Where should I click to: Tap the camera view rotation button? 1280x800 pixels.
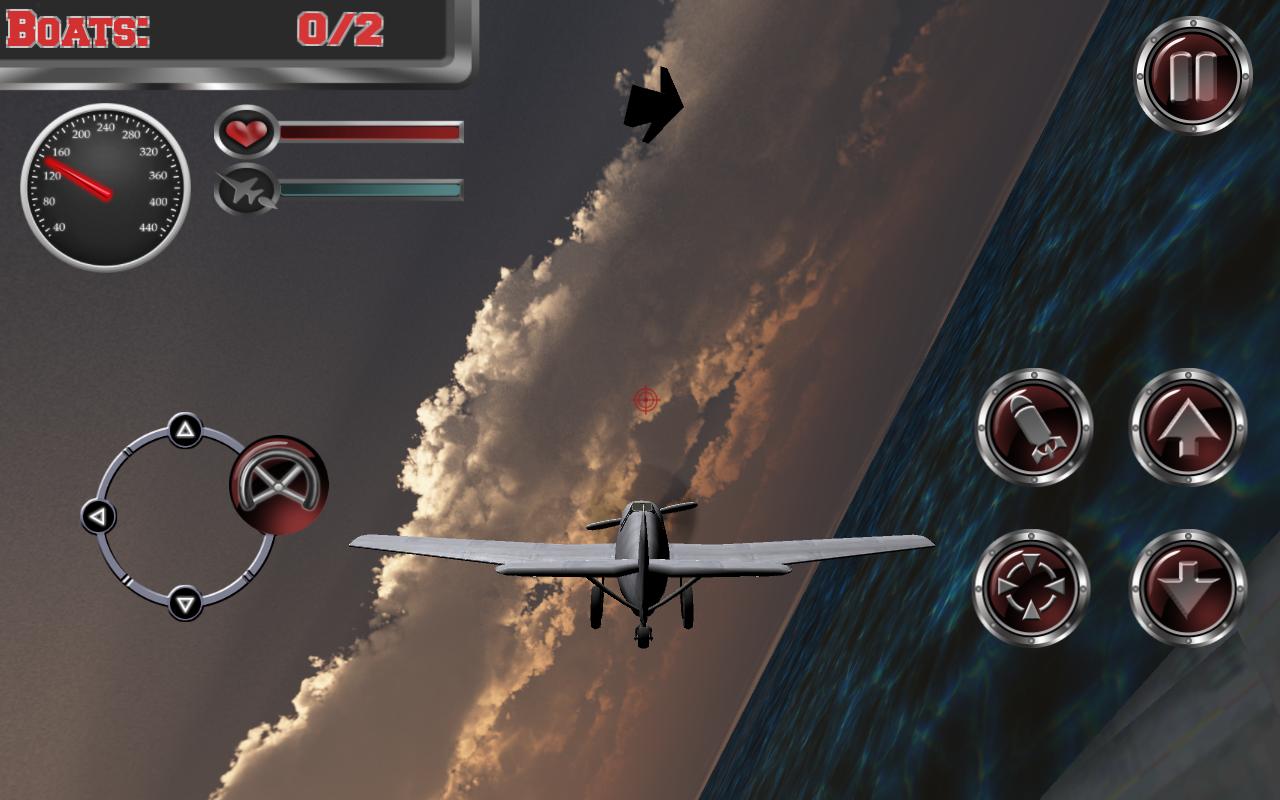tap(1033, 585)
